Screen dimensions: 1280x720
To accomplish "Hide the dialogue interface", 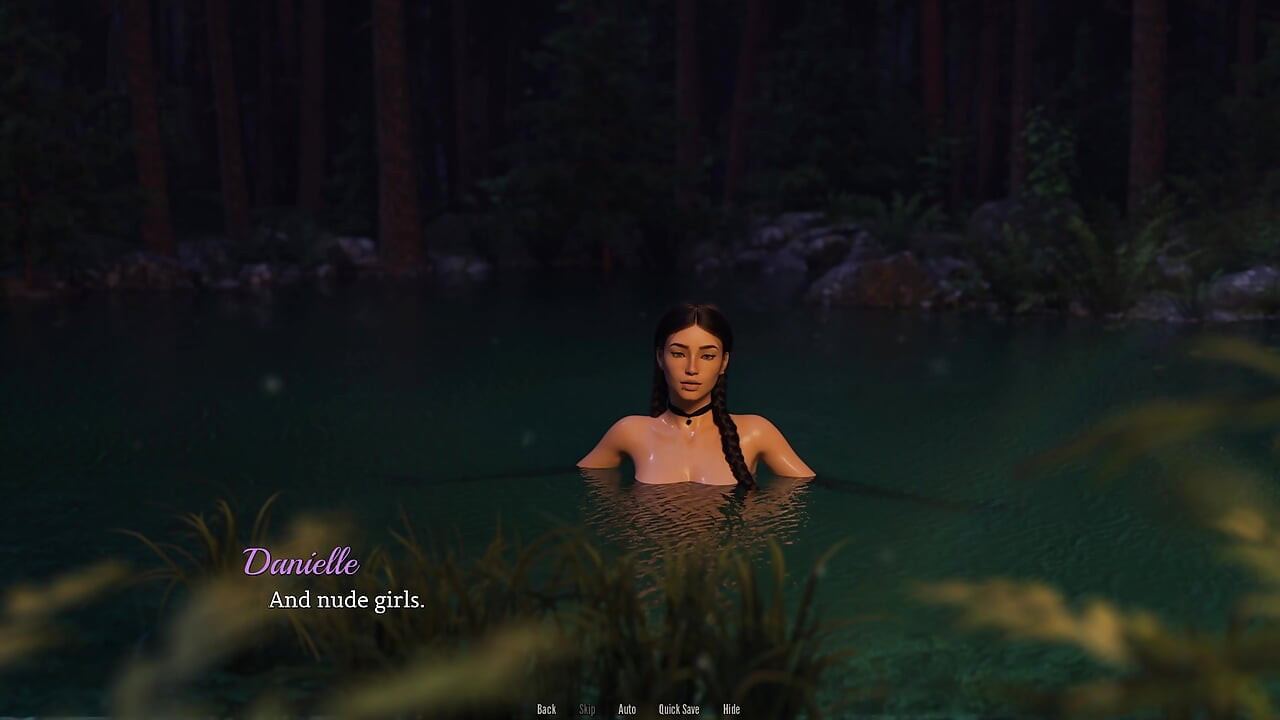I will click(731, 709).
